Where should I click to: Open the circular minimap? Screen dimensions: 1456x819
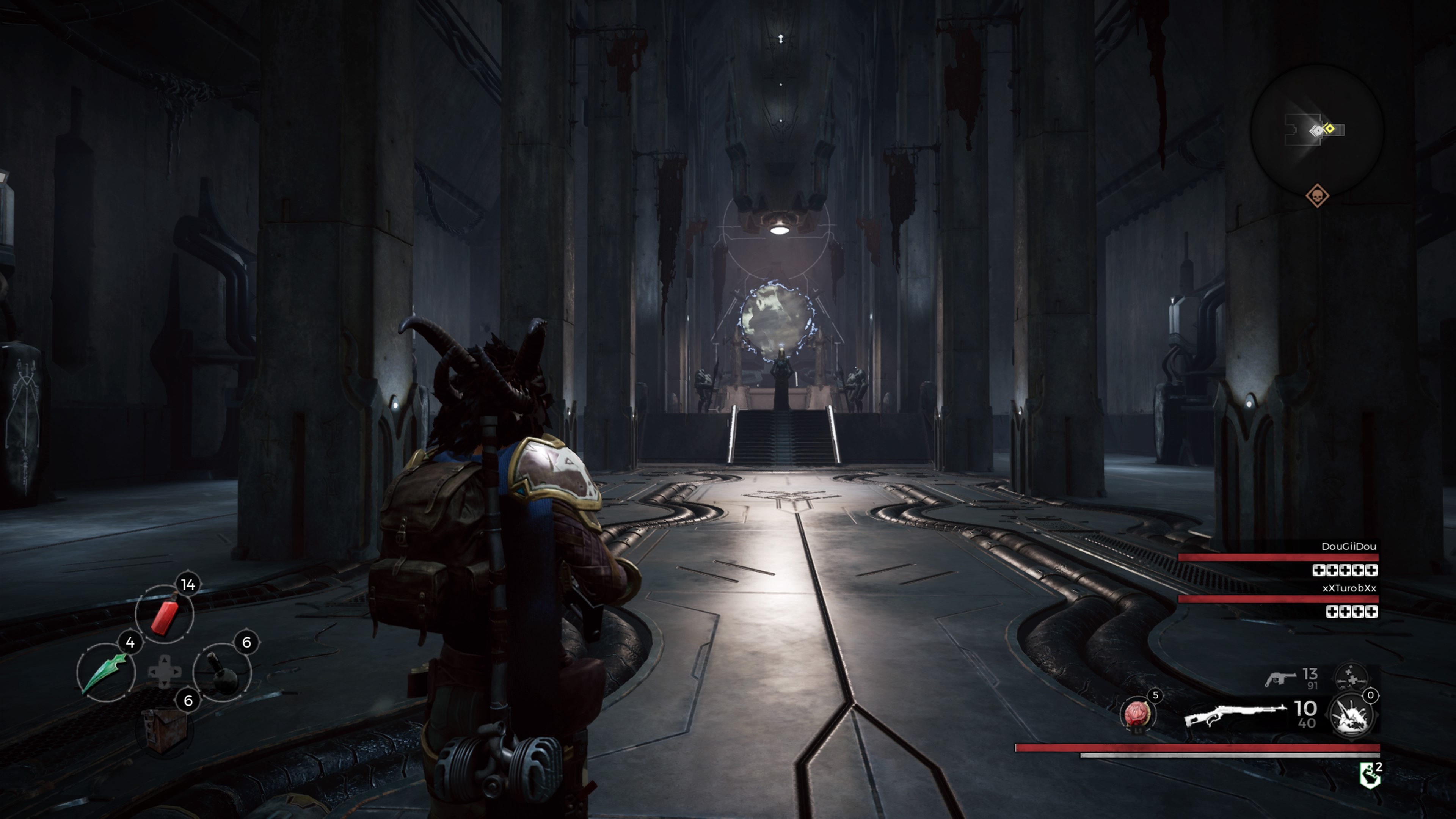[1316, 130]
